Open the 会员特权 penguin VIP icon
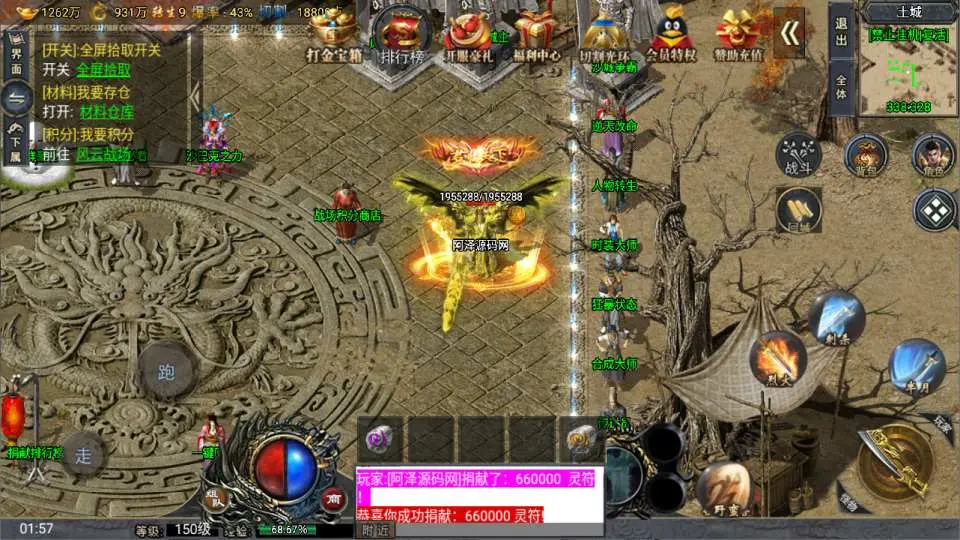Screen dimensions: 960x540 tap(670, 36)
